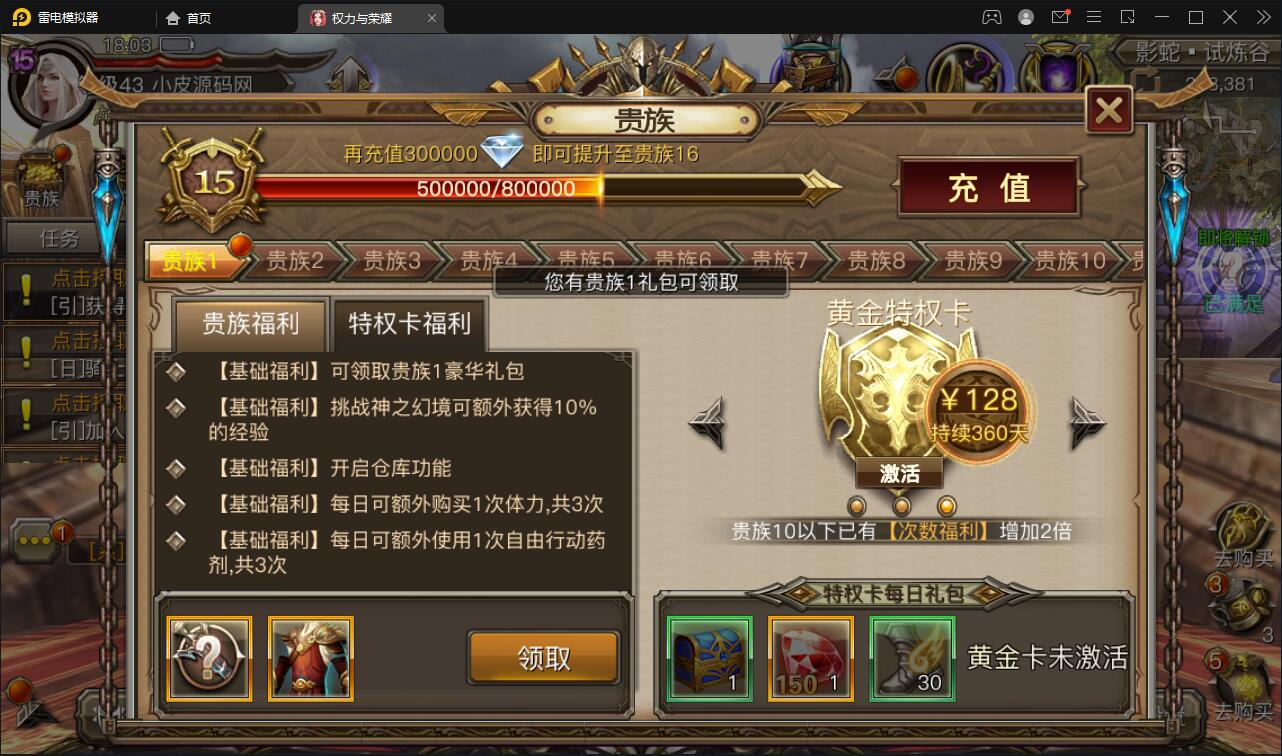Click the red gem 150 daily gift icon
1282x756 pixels.
pos(810,657)
